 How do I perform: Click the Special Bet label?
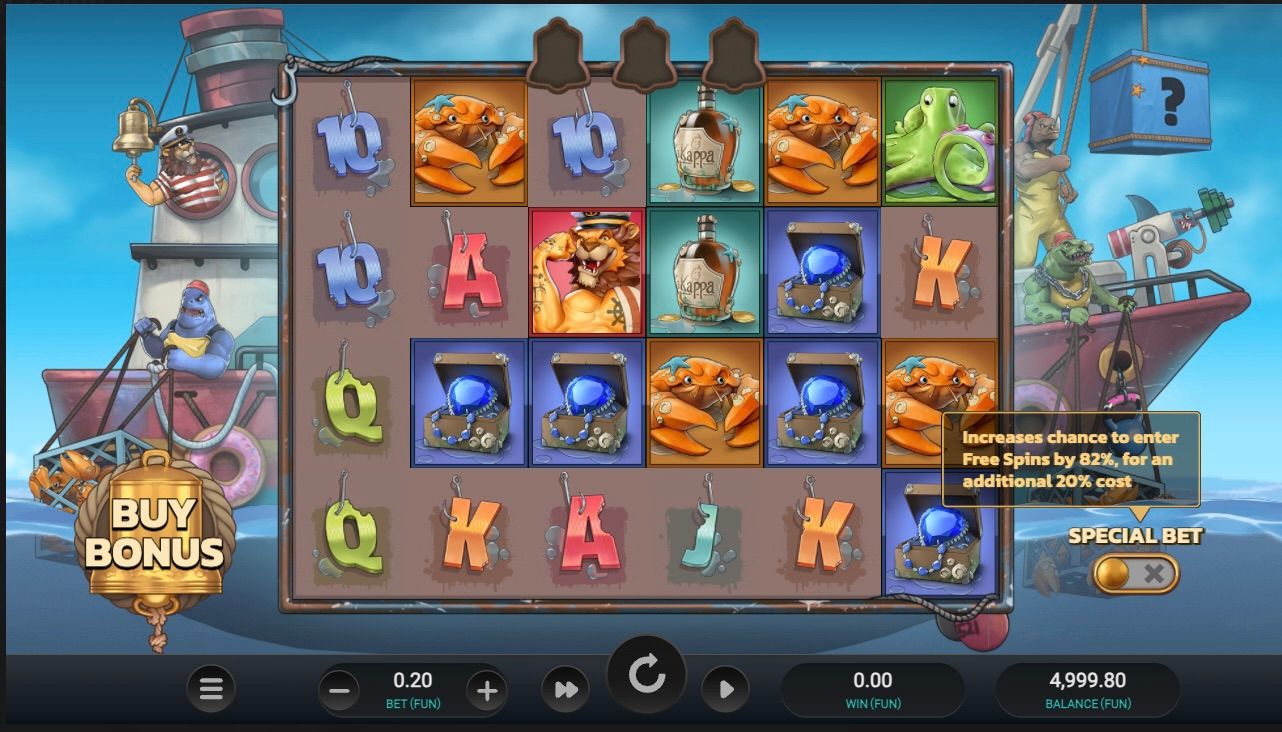1138,532
